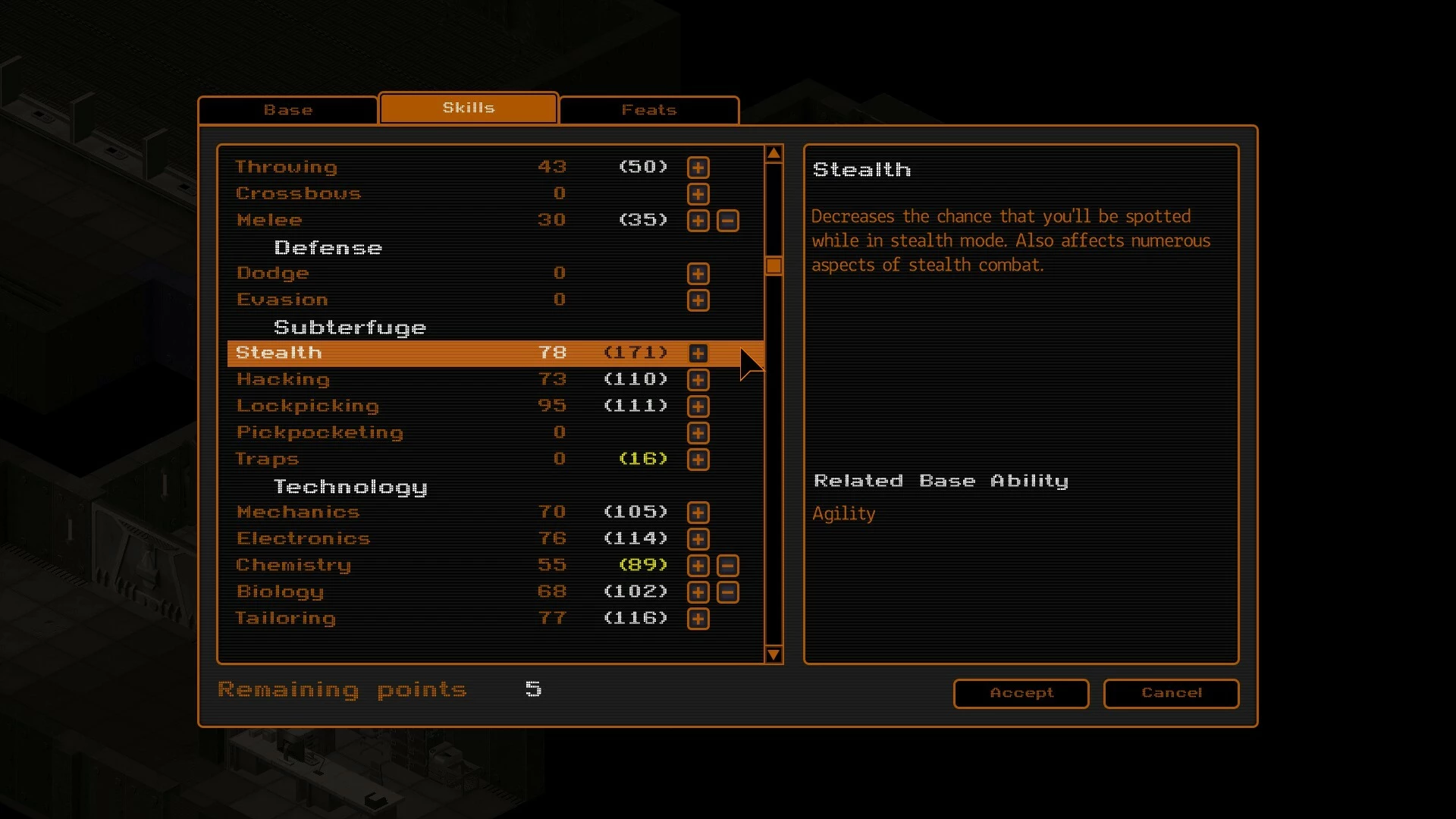
Task: Click the skill list scroll-down arrow
Action: pyautogui.click(x=773, y=654)
